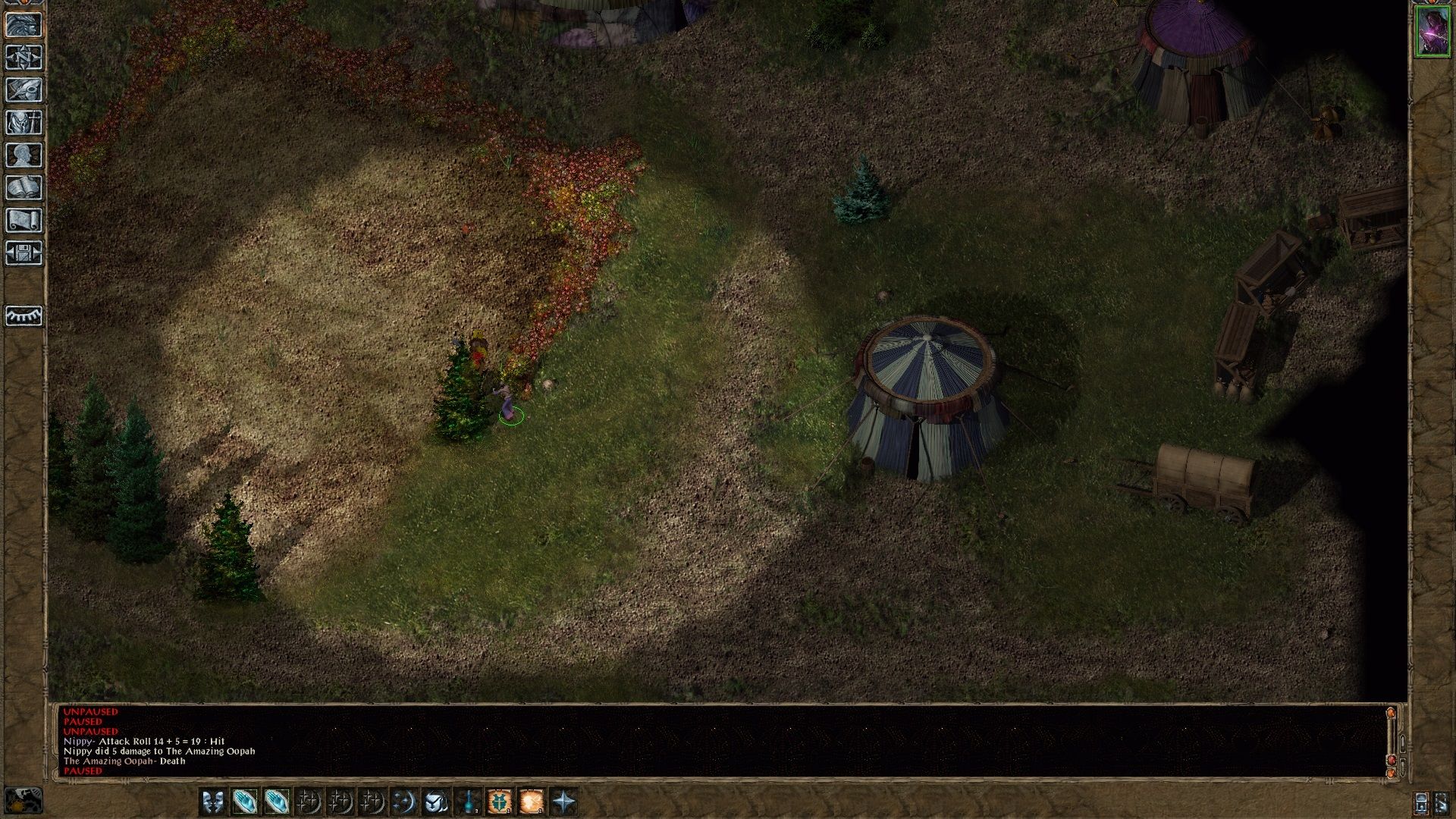Open the area map compass button
Image resolution: width=1456 pixels, height=819 pixels.
tap(24, 58)
